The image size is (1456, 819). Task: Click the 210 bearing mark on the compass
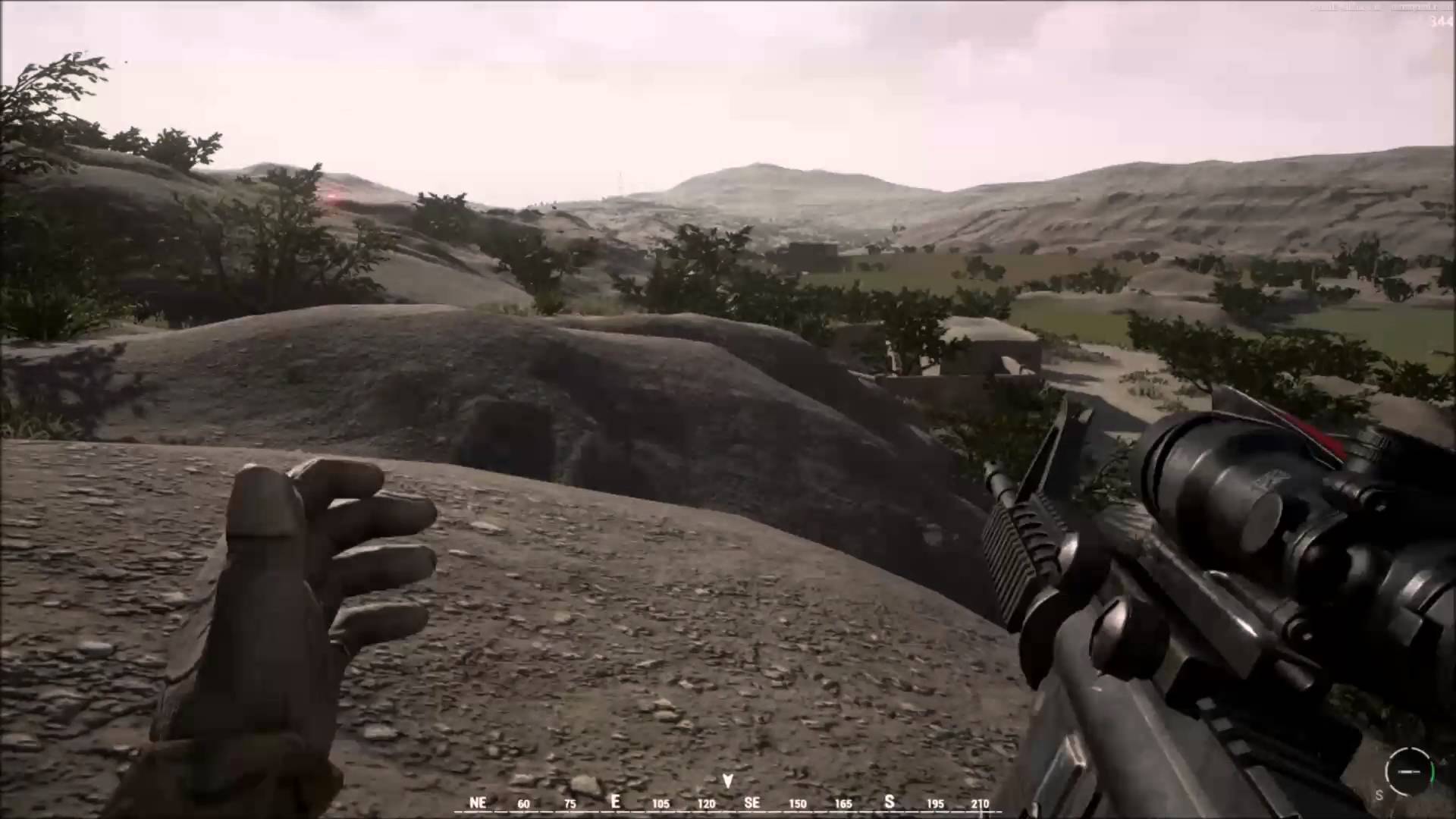pos(981,803)
